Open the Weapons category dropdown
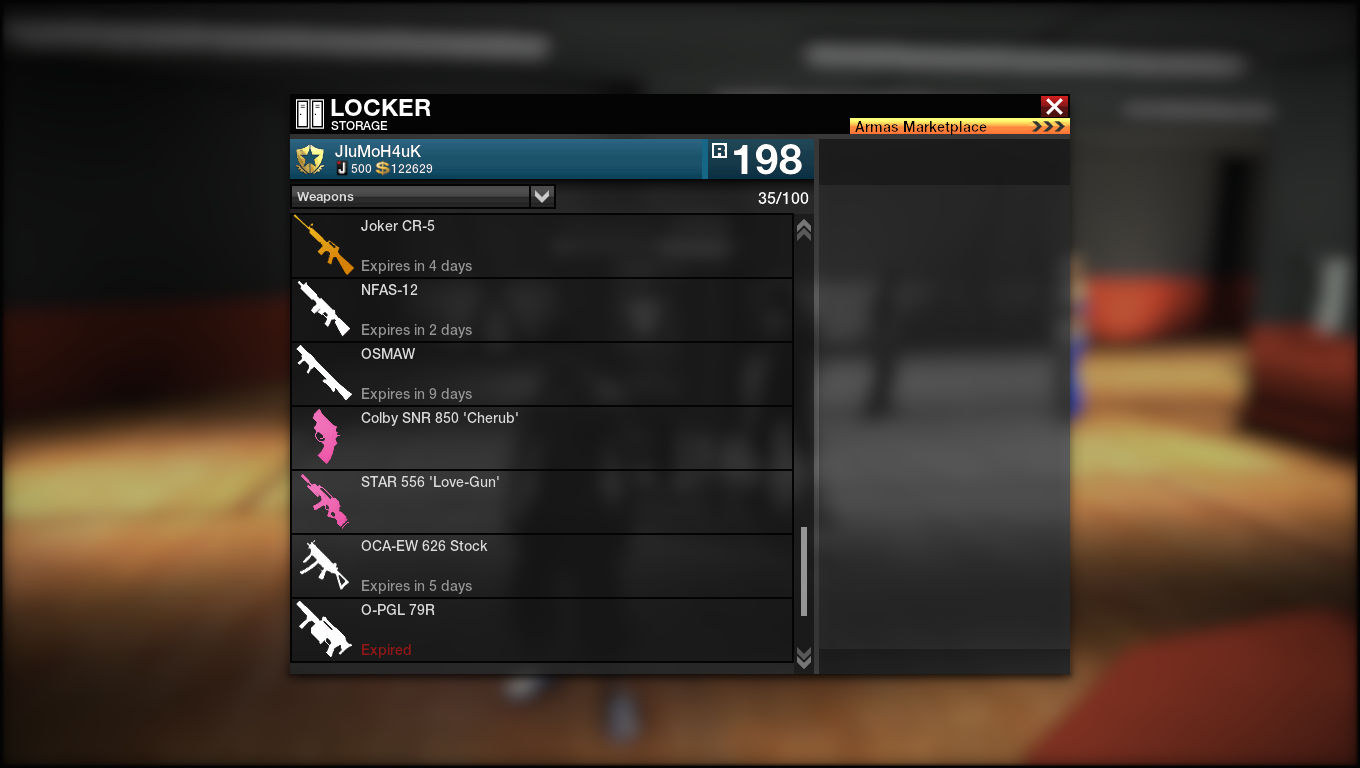The image size is (1360, 768). pyautogui.click(x=542, y=197)
